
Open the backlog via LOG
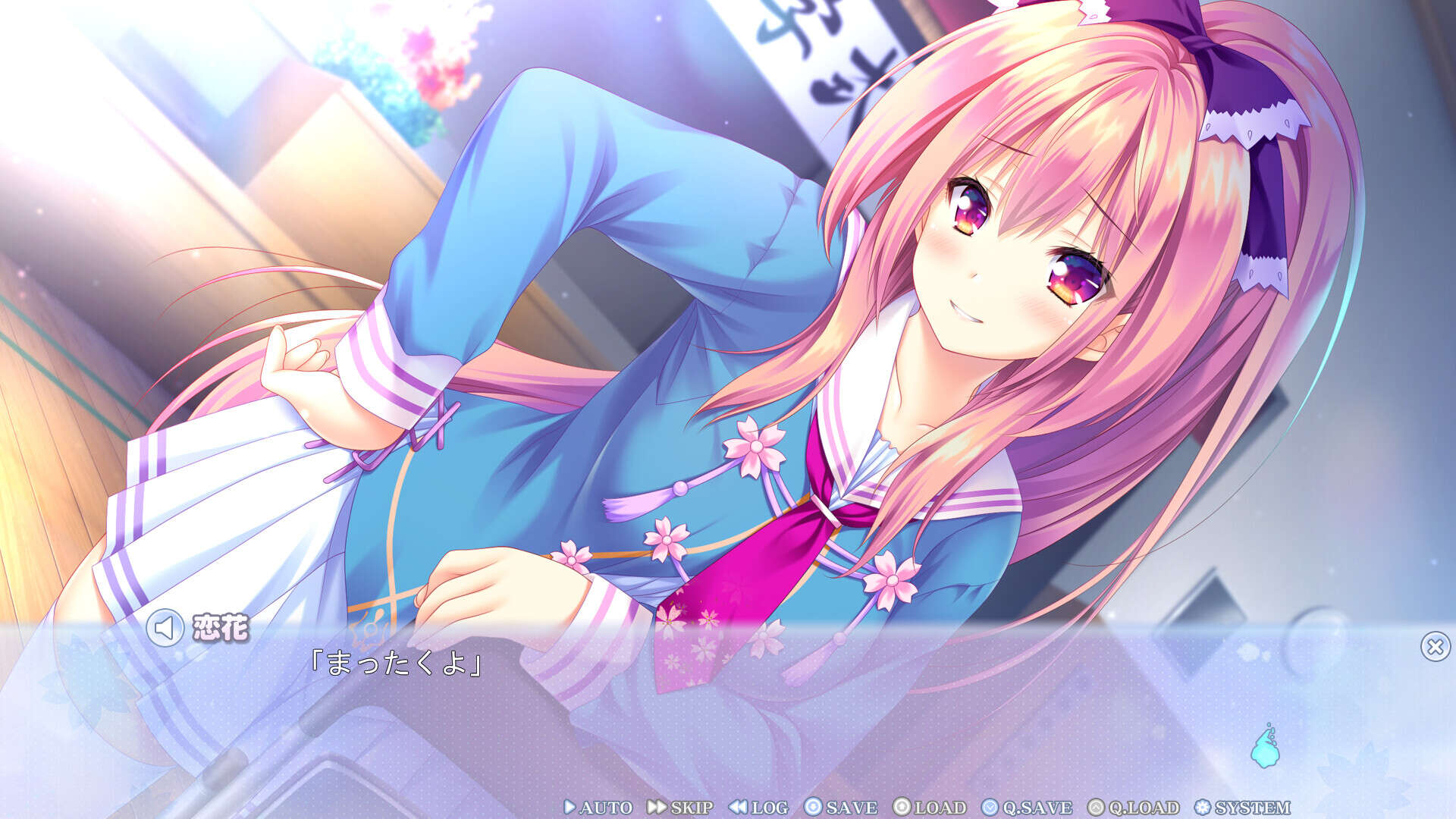click(x=767, y=808)
